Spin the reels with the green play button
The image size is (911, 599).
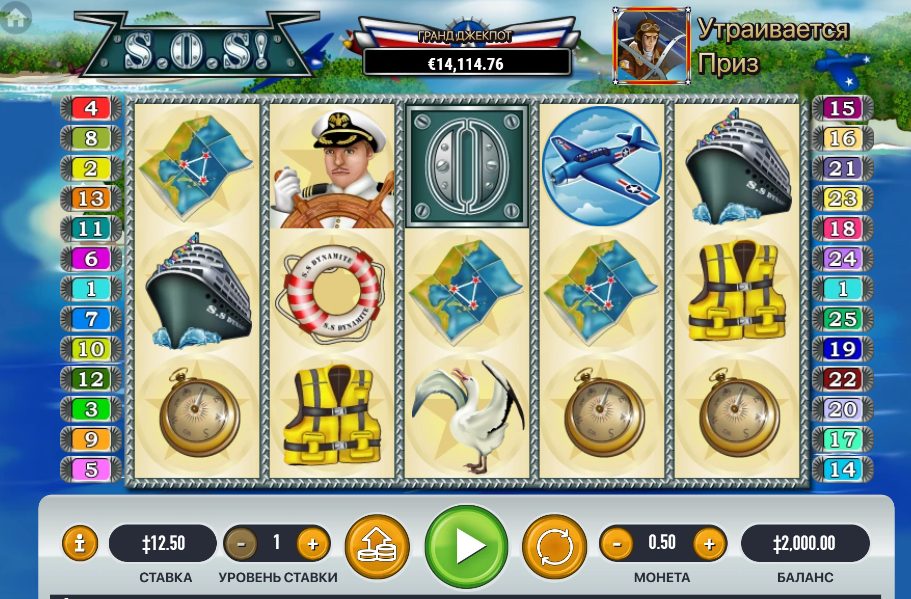click(x=466, y=546)
